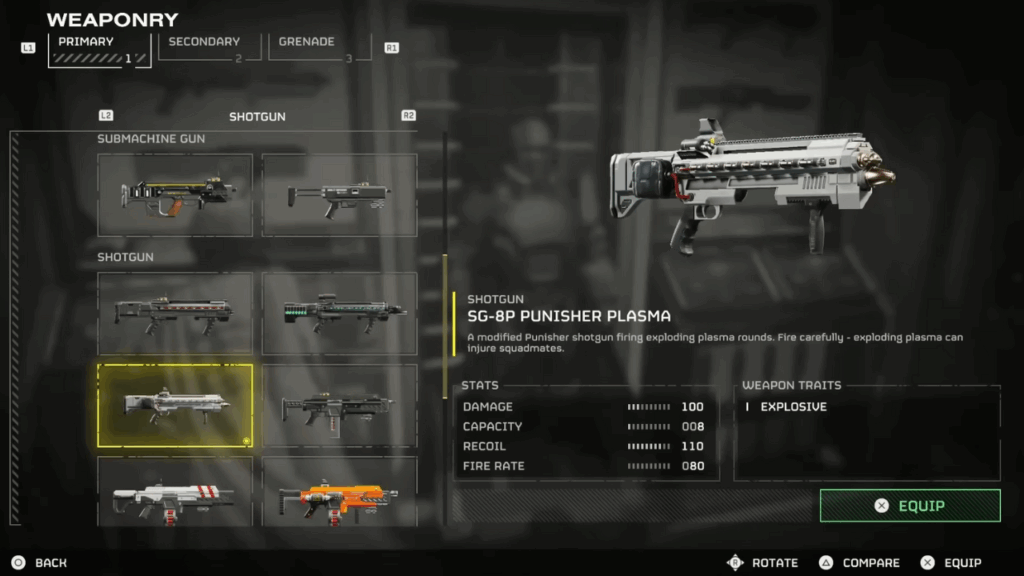Switch to the Primary weapons tab
Image resolution: width=1024 pixels, height=576 pixels.
point(99,50)
